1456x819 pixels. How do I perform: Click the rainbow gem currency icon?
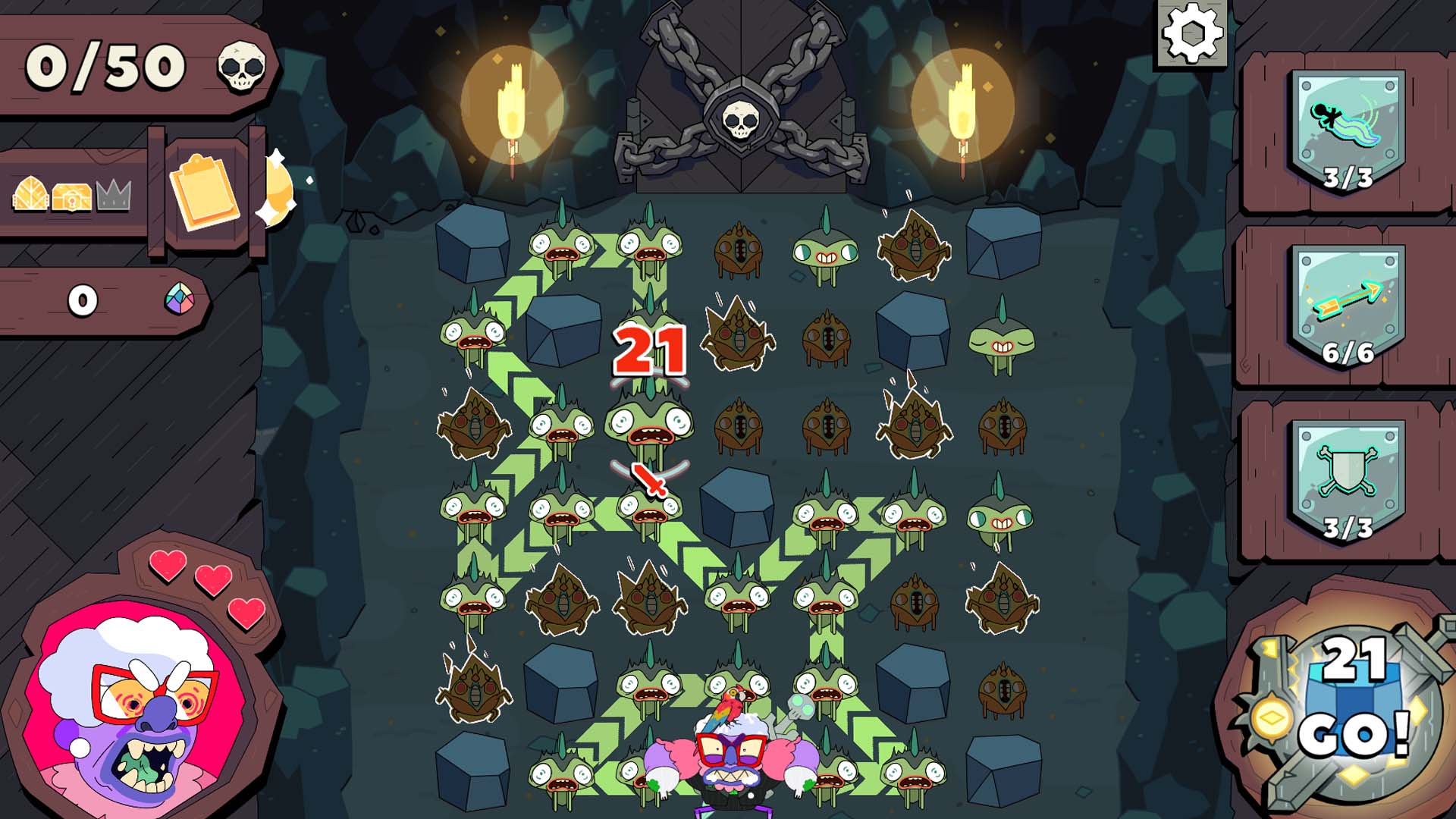click(x=179, y=300)
